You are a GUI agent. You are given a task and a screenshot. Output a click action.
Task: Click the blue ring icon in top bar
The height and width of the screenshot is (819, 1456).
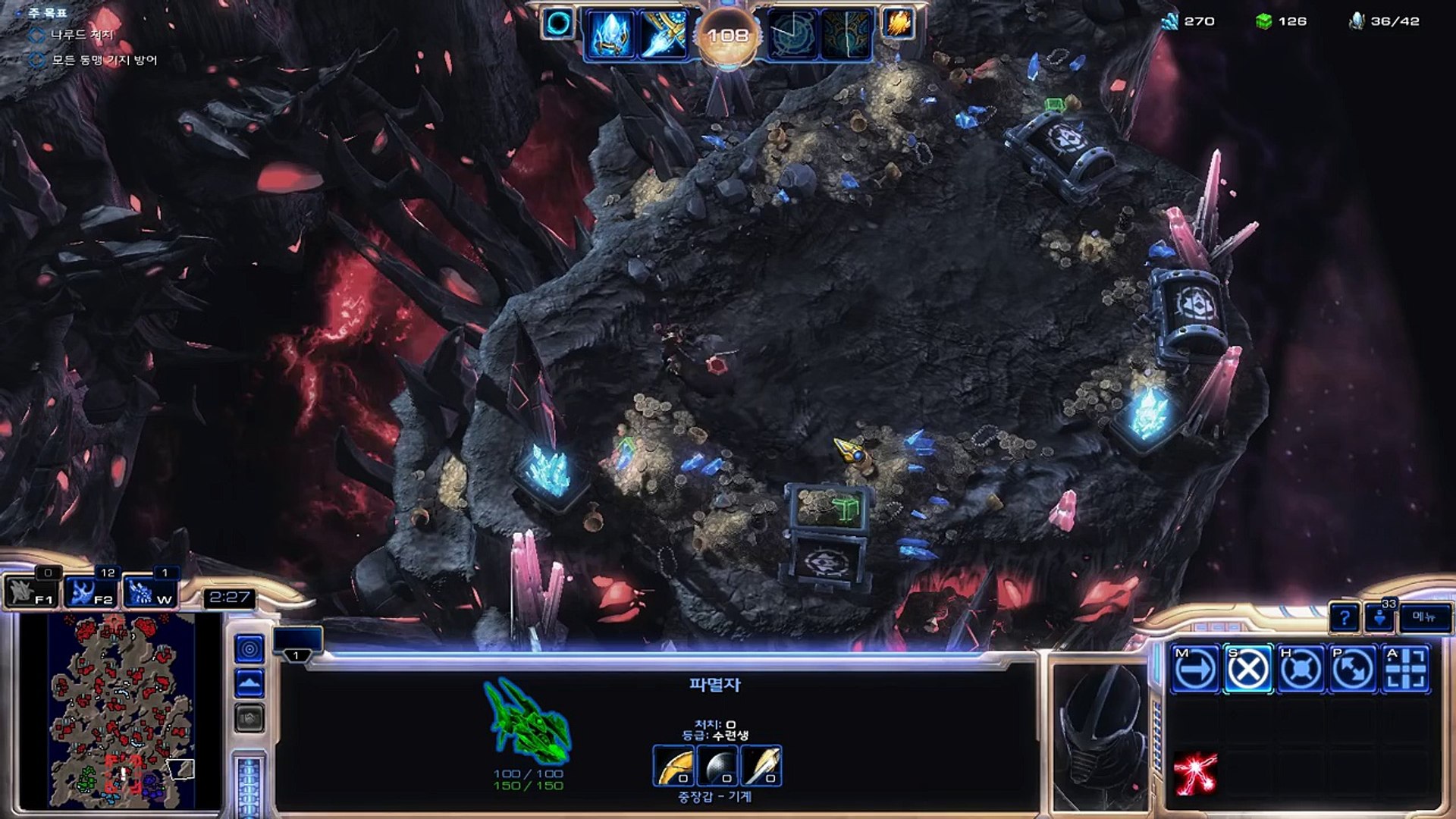[558, 24]
